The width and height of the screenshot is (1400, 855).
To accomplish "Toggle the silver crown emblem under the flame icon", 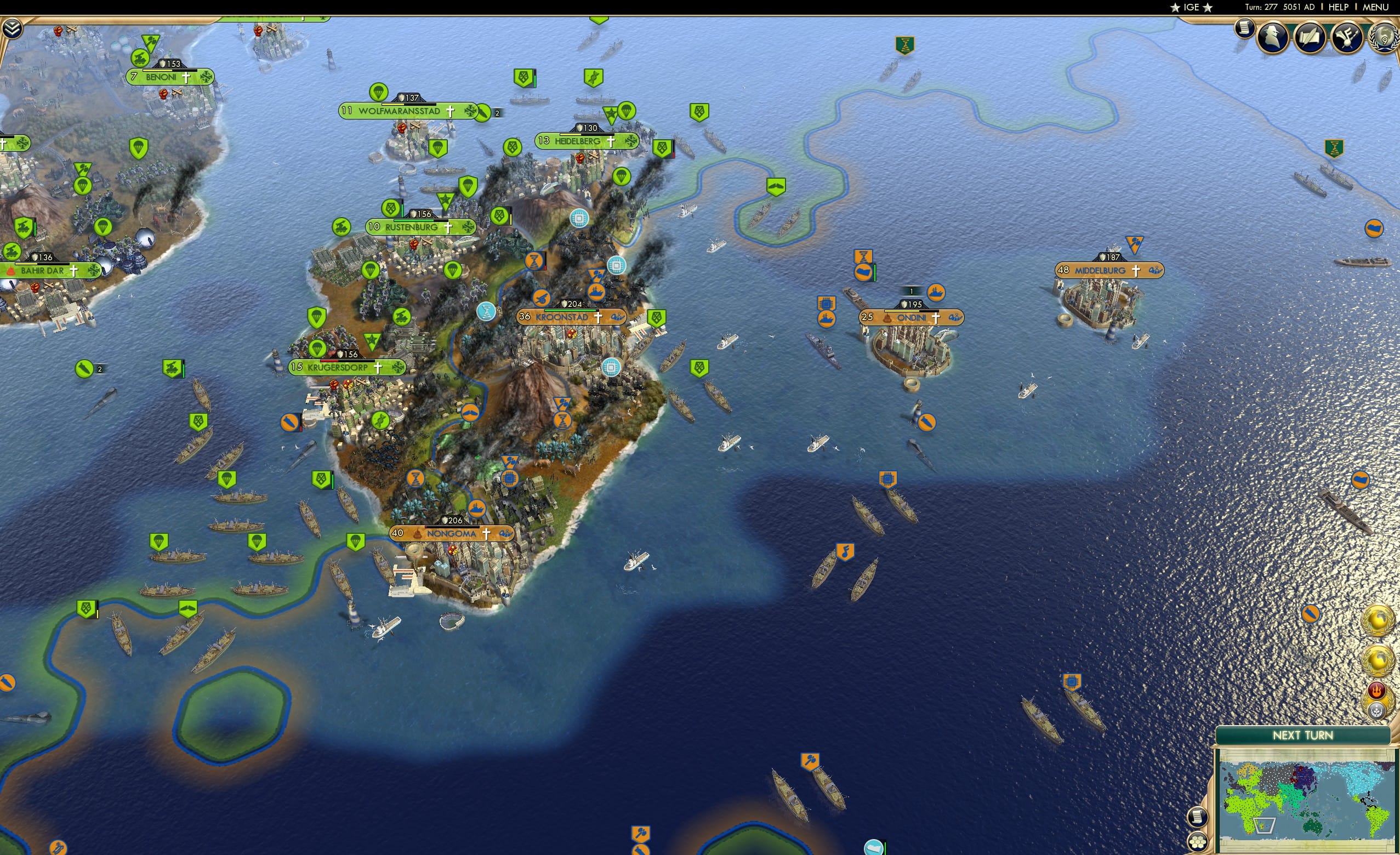I will click(x=1378, y=708).
